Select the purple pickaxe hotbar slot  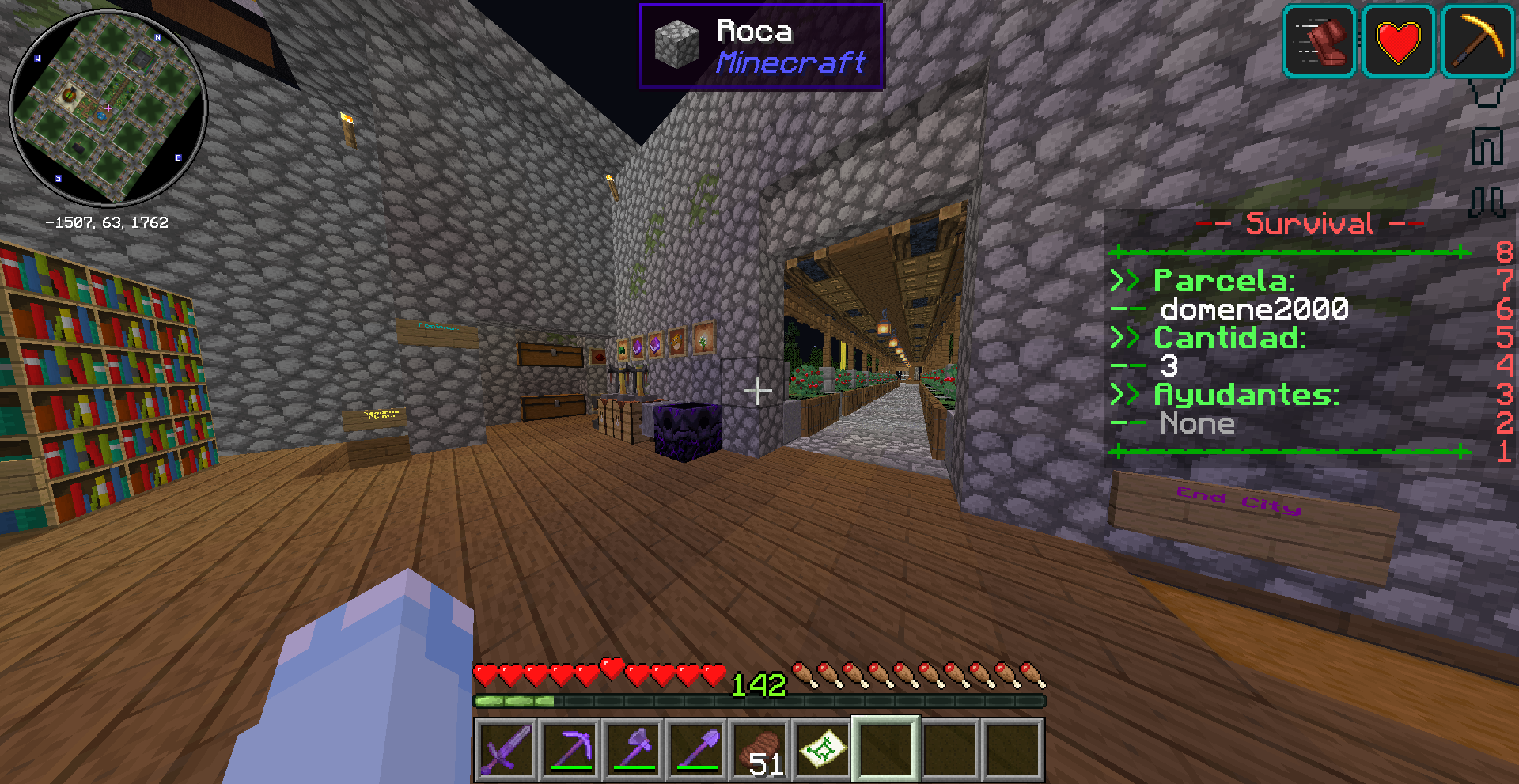pyautogui.click(x=570, y=748)
